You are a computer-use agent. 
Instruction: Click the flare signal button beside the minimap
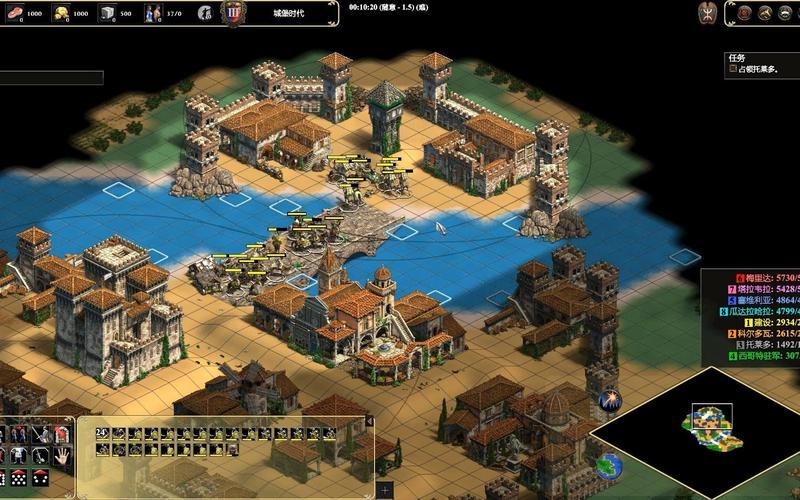(609, 402)
